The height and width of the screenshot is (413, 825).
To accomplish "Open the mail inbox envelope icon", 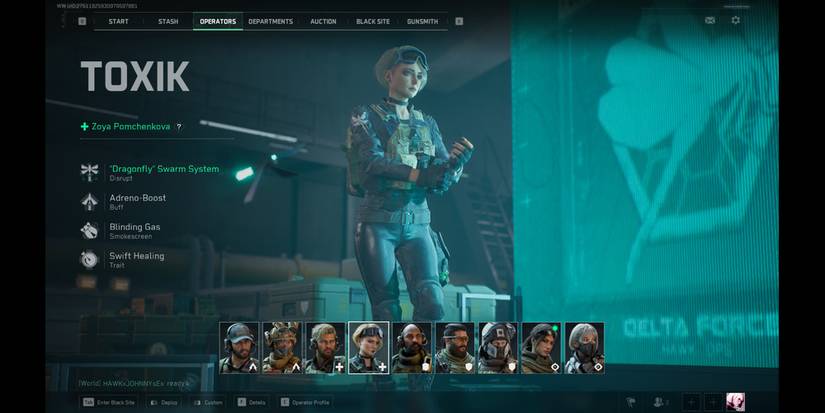I will click(710, 20).
